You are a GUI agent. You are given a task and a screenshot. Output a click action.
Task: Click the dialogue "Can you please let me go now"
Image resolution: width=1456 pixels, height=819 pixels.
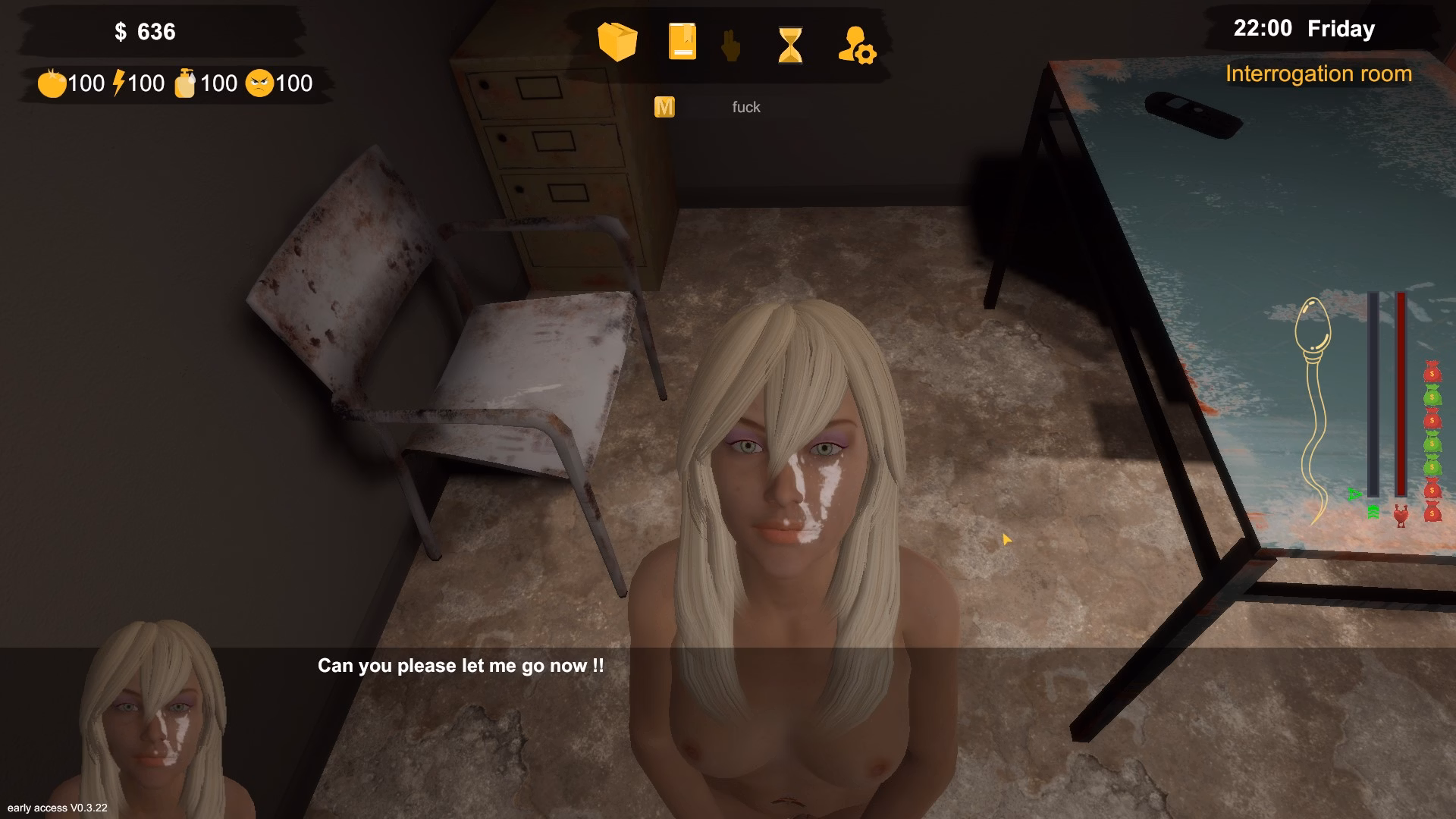point(459,667)
